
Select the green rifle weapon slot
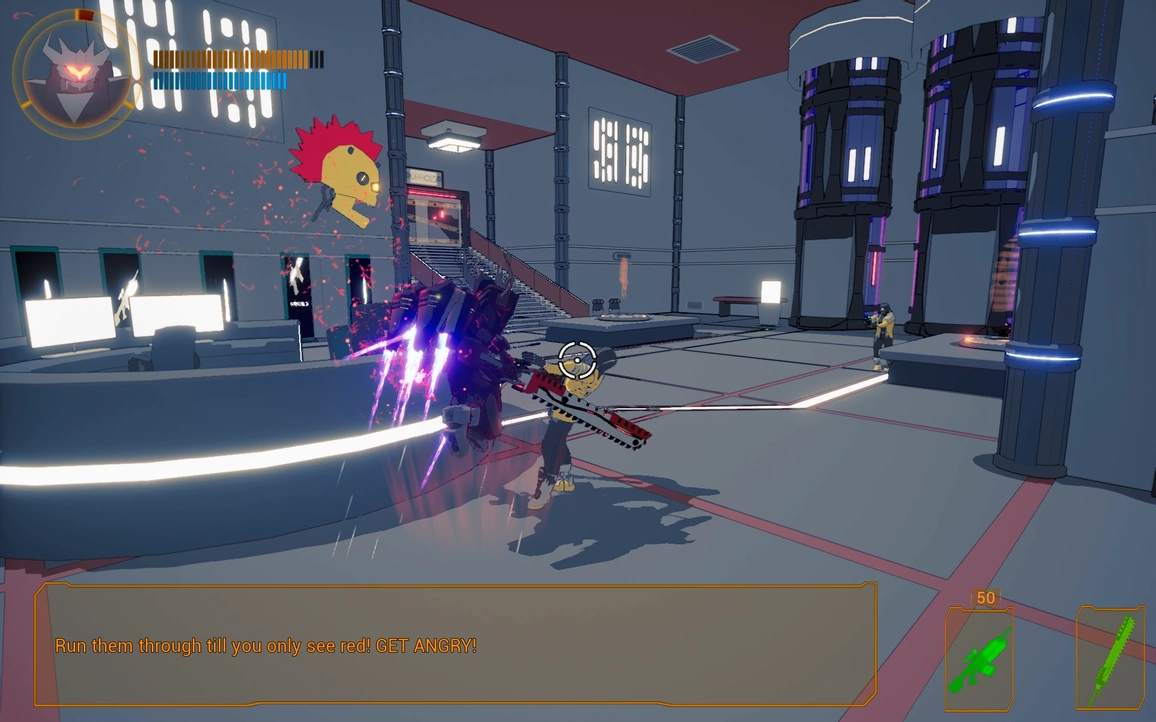pos(978,659)
